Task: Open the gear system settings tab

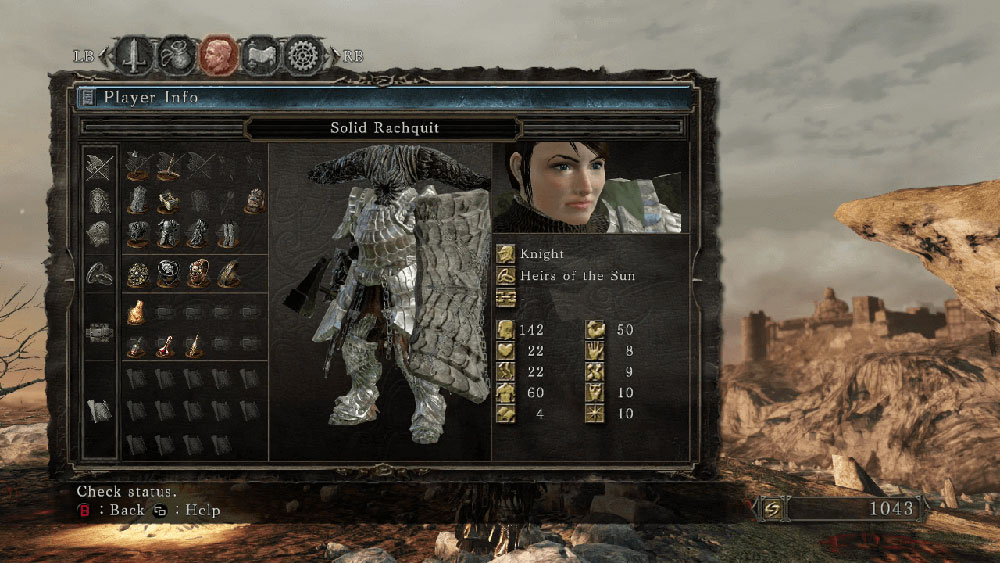Action: [302, 56]
